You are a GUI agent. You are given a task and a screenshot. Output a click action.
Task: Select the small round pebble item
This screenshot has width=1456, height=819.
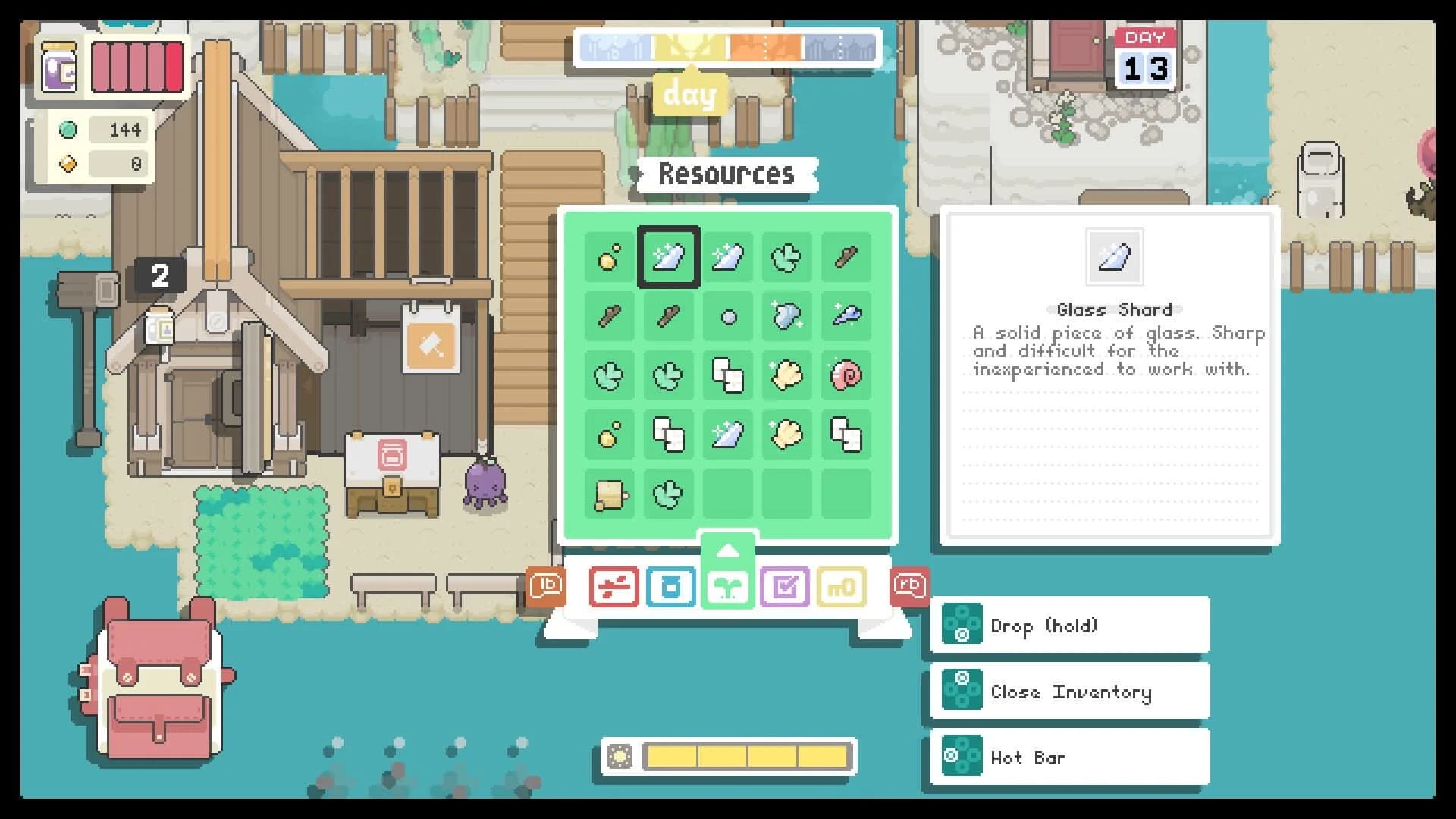[729, 316]
